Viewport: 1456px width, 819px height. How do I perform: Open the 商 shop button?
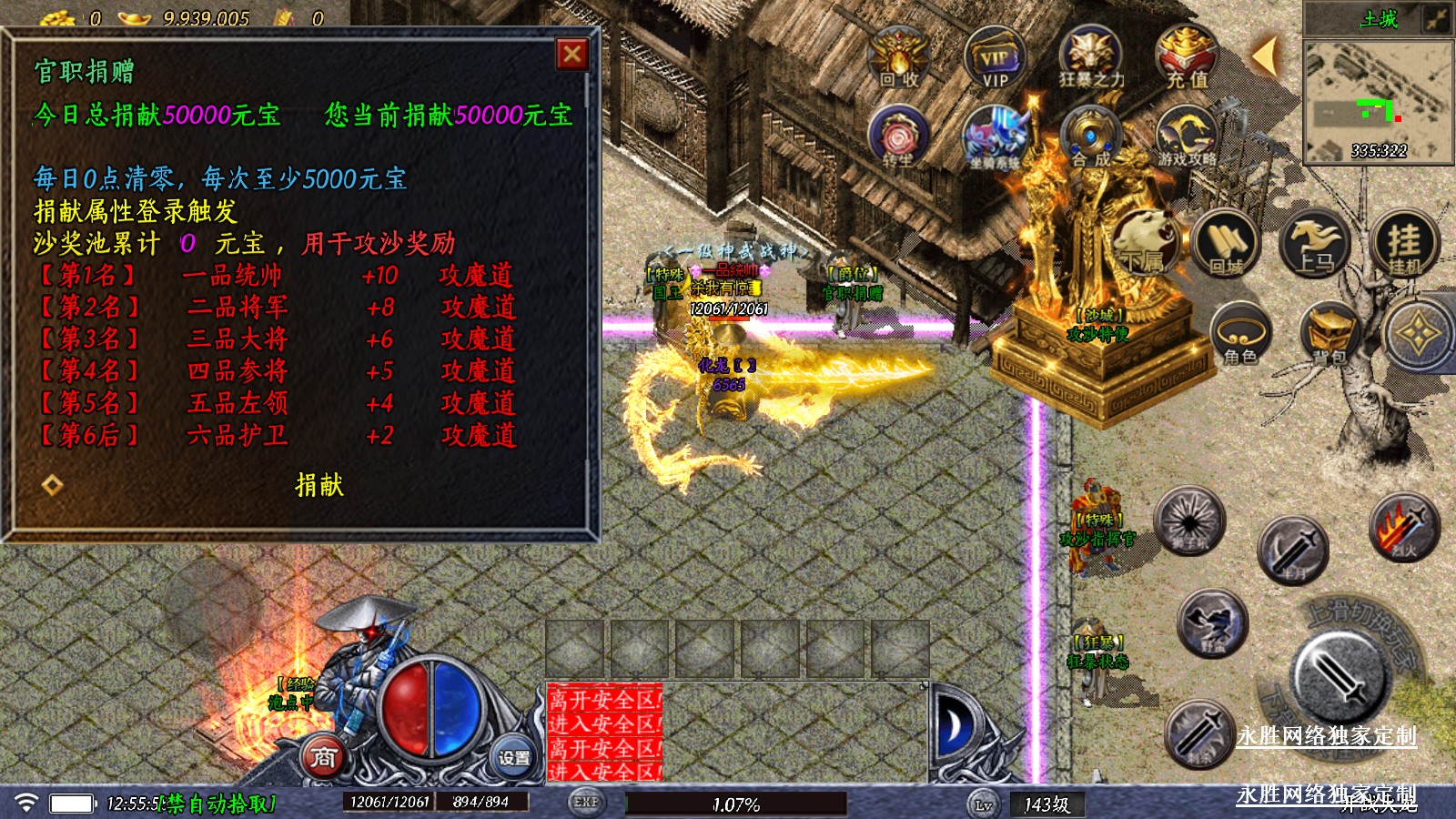coord(324,757)
